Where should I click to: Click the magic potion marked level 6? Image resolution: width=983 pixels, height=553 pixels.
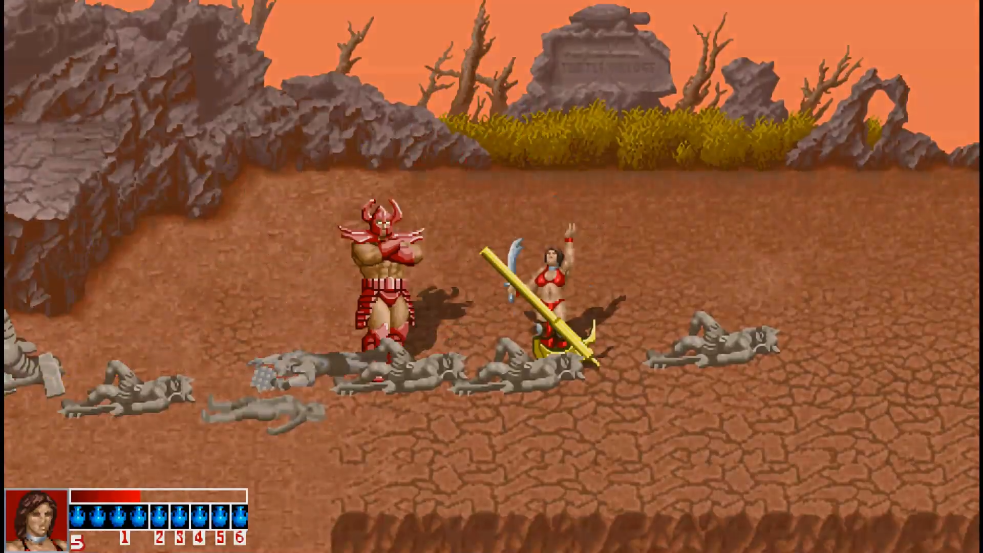click(x=239, y=517)
